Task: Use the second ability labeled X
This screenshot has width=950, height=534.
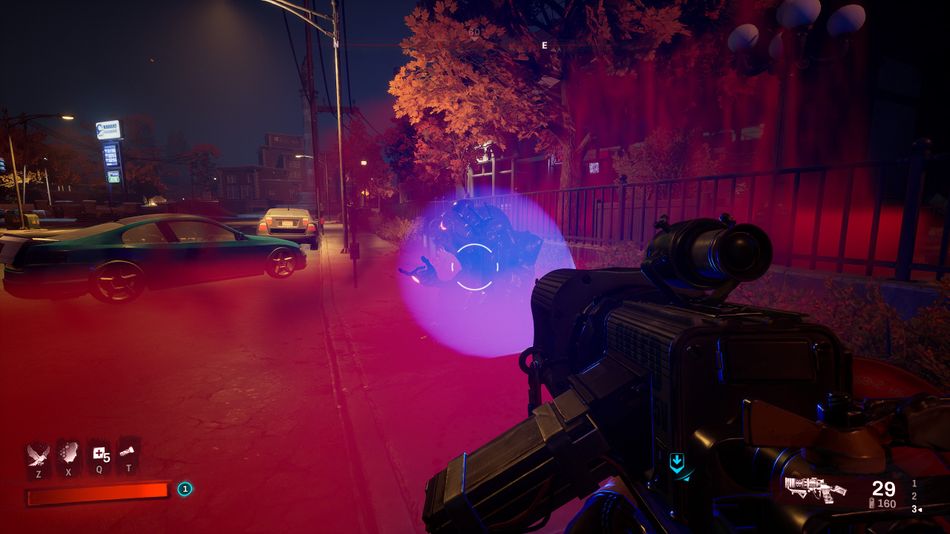Action: [68, 455]
